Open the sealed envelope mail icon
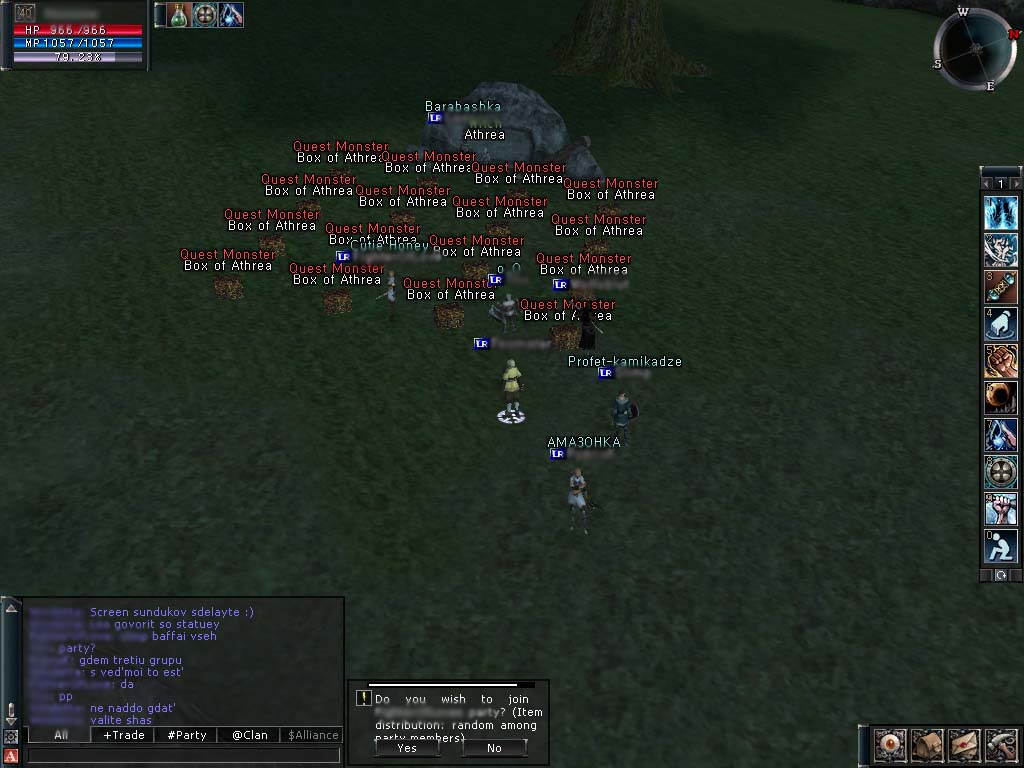Viewport: 1024px width, 768px height. click(965, 745)
